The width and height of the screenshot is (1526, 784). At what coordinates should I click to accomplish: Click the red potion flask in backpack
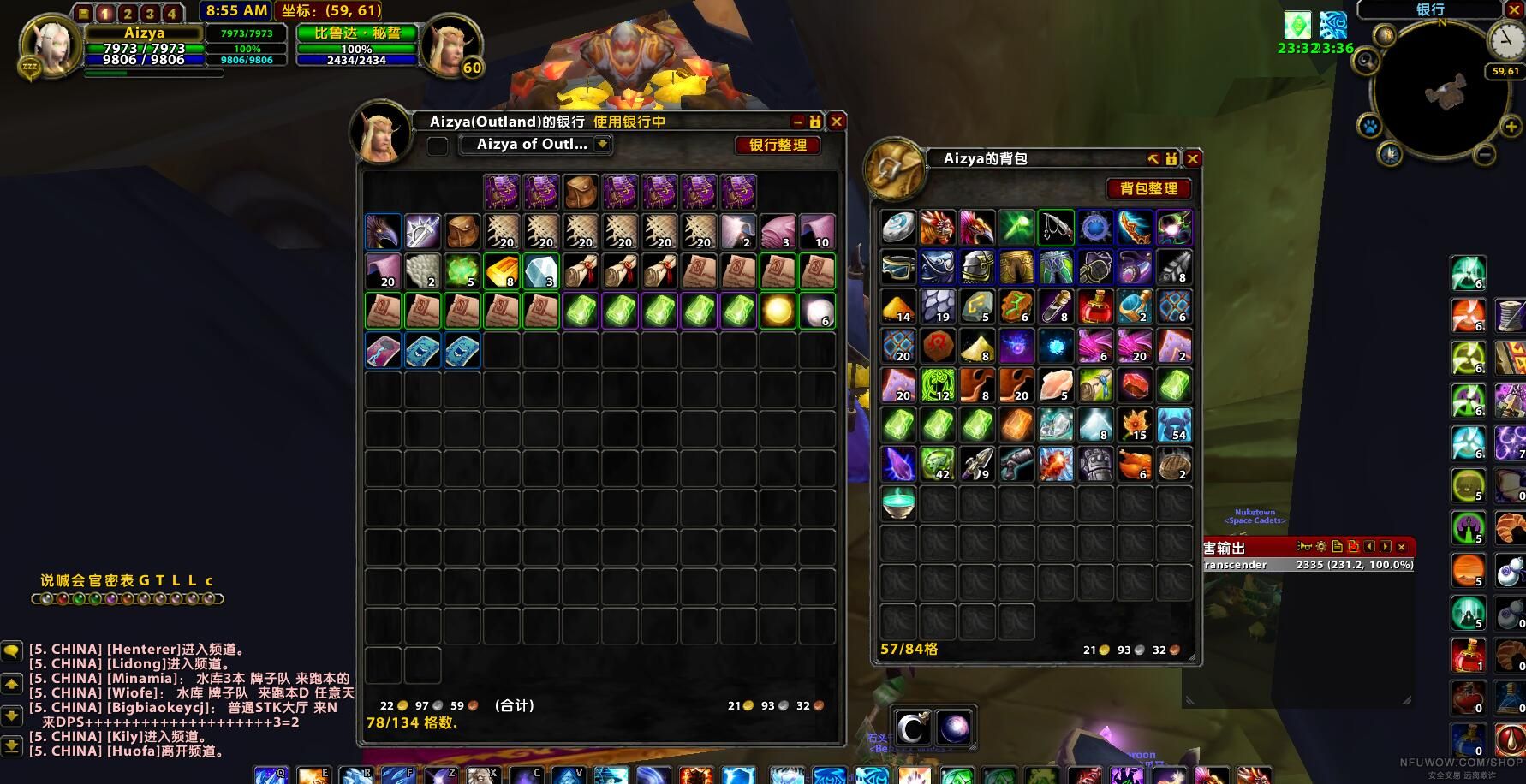pyautogui.click(x=1095, y=306)
